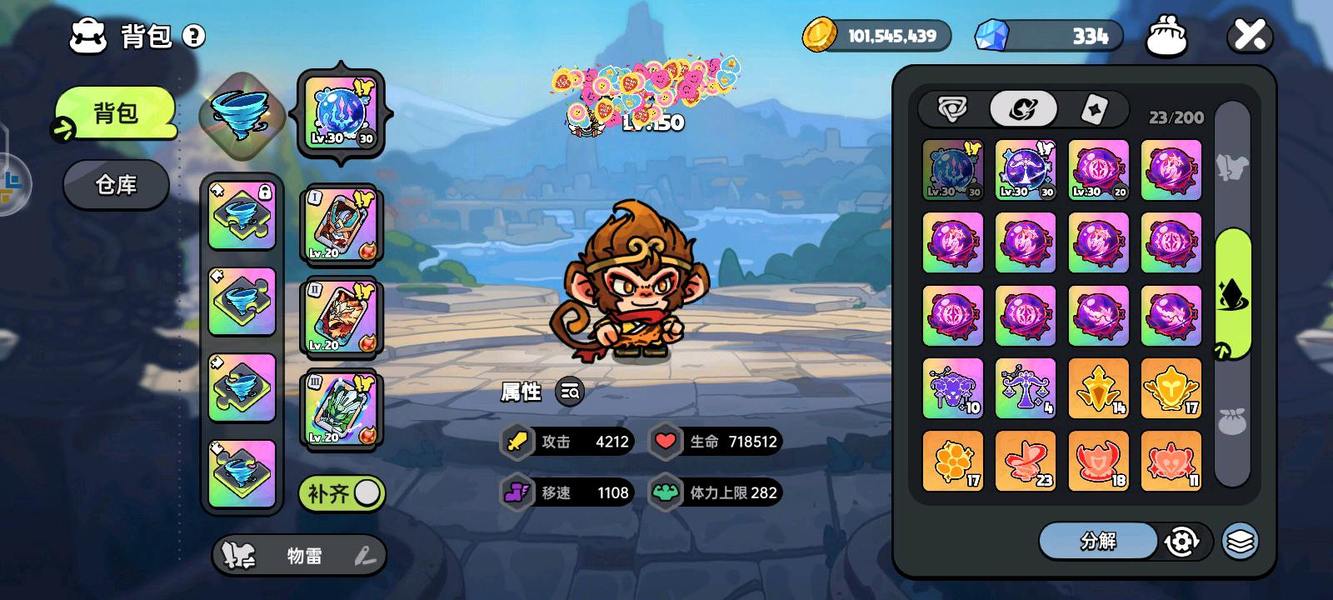Open the 属性 attribute details icon
This screenshot has width=1333, height=600.
point(569,392)
